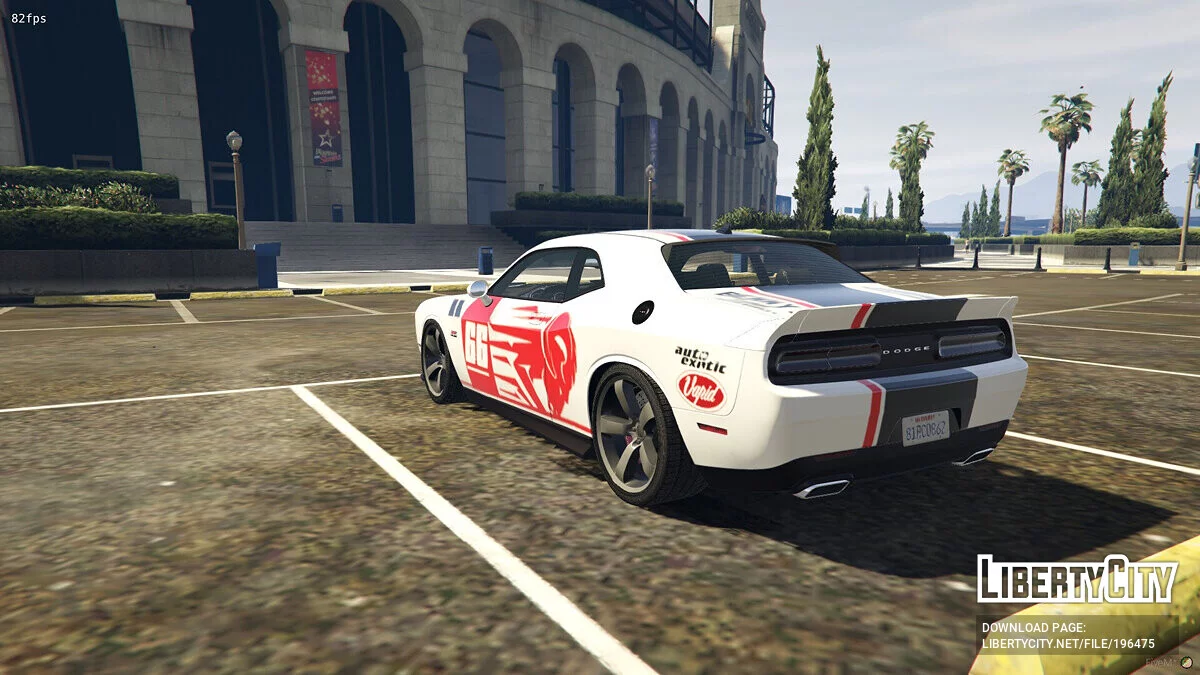The height and width of the screenshot is (675, 1200).
Task: Open the libertycity.net/file/196475 download link
Action: click(x=1067, y=643)
